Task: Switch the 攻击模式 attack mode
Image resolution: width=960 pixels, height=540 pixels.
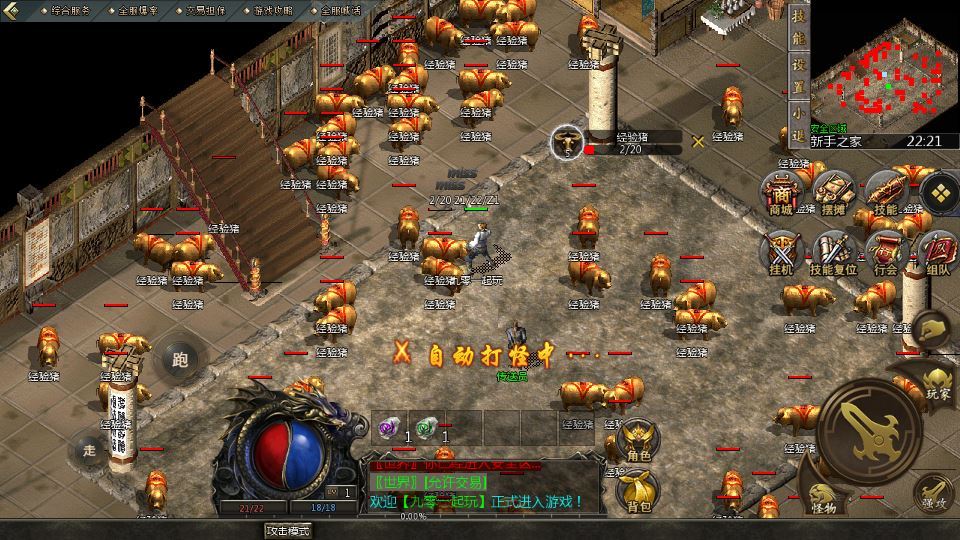Action: pyautogui.click(x=288, y=531)
